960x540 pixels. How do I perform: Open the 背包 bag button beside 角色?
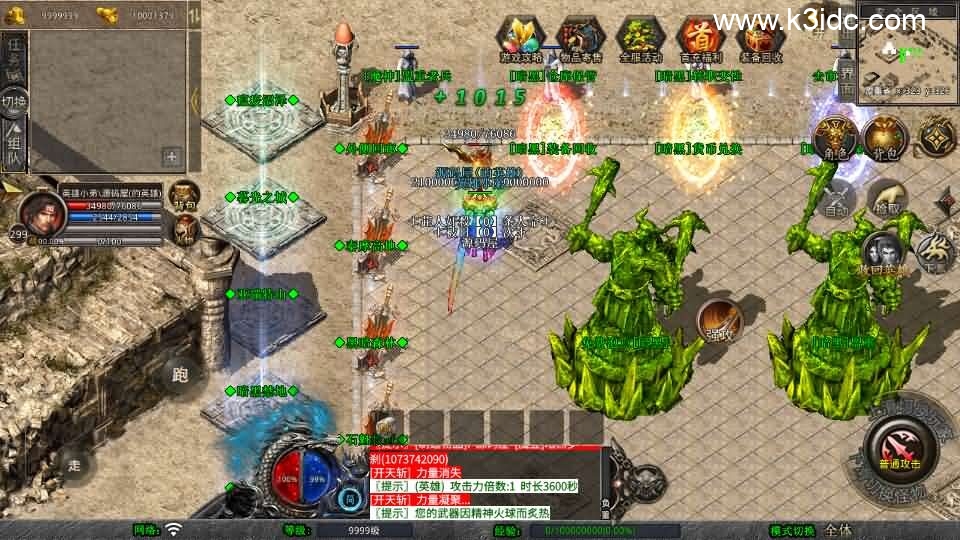885,138
